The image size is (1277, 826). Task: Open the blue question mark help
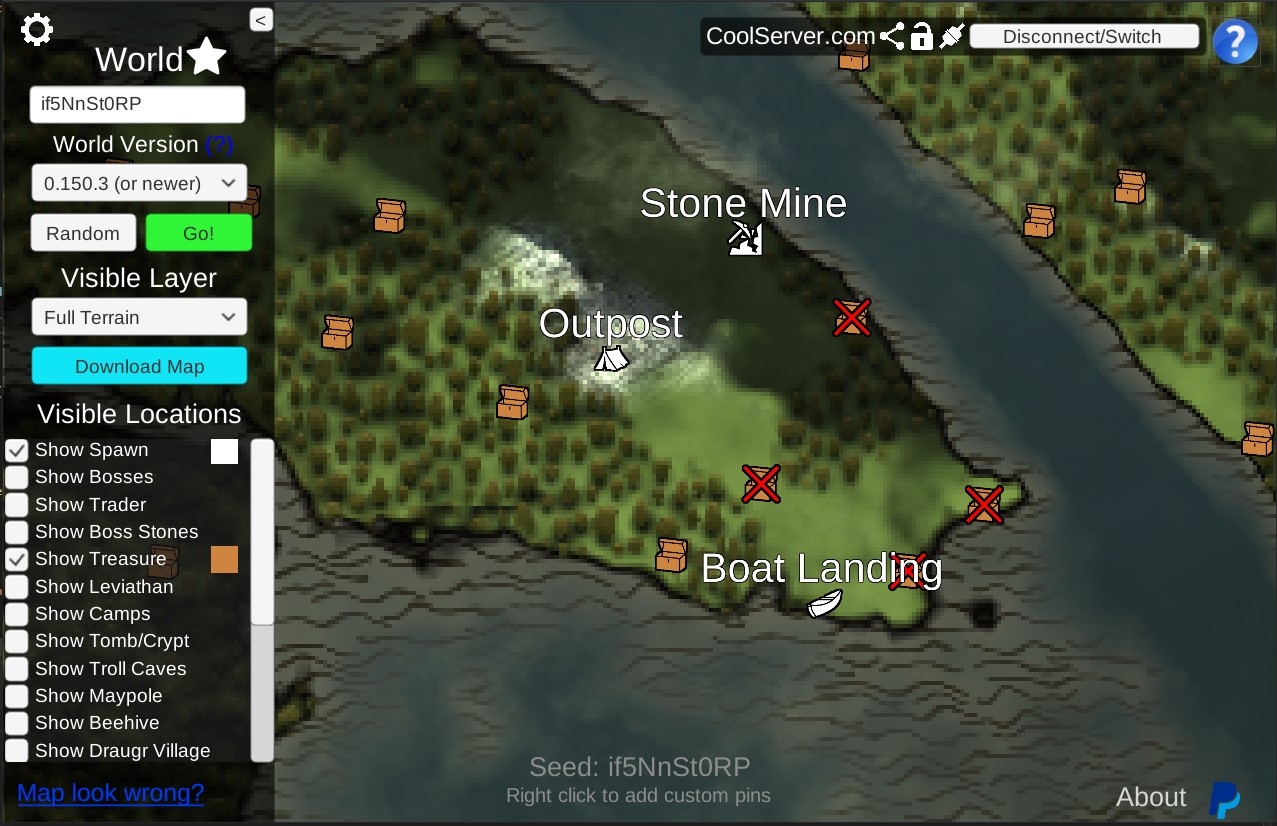tap(1235, 42)
